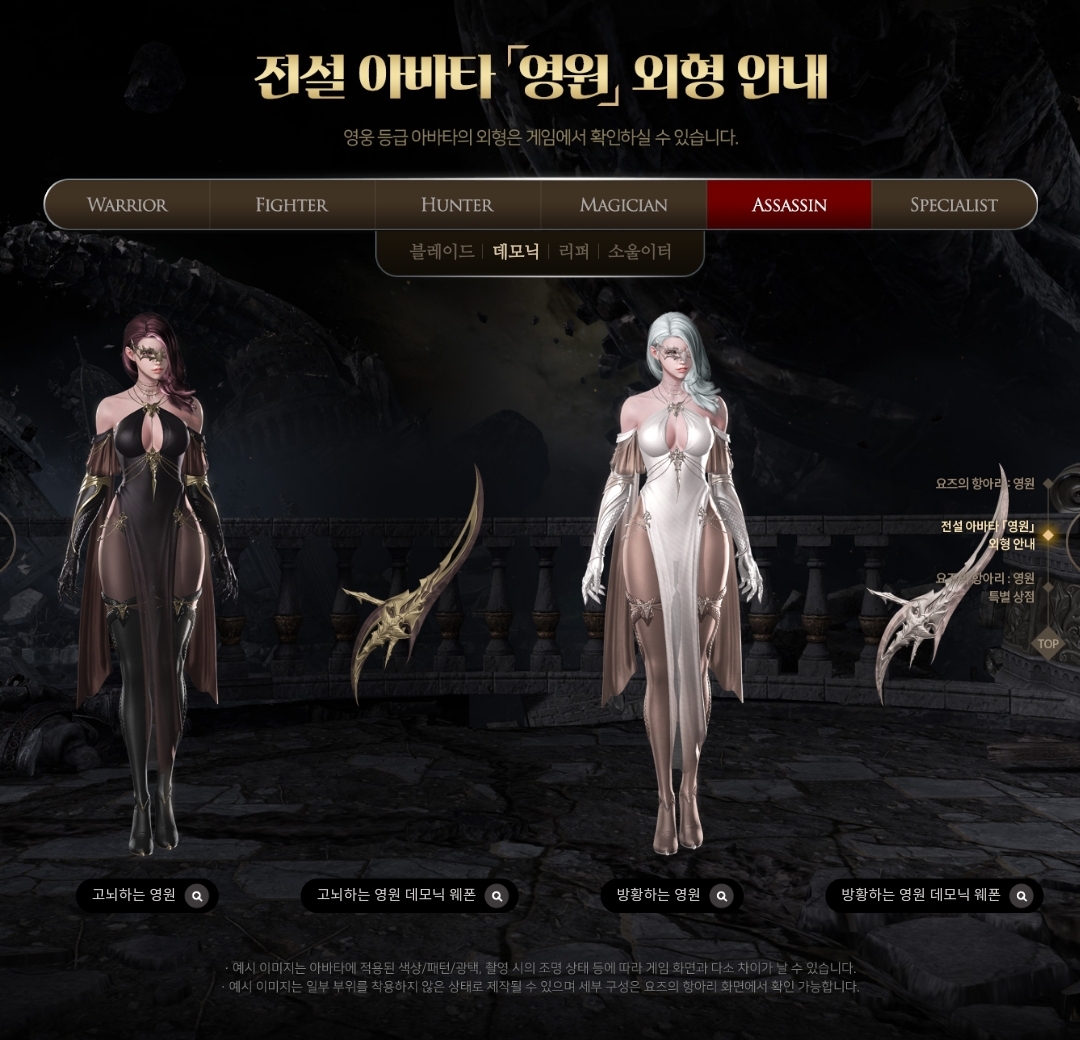Switch to the WARRIOR class tab
Screen dimensions: 1080x1040
point(127,205)
